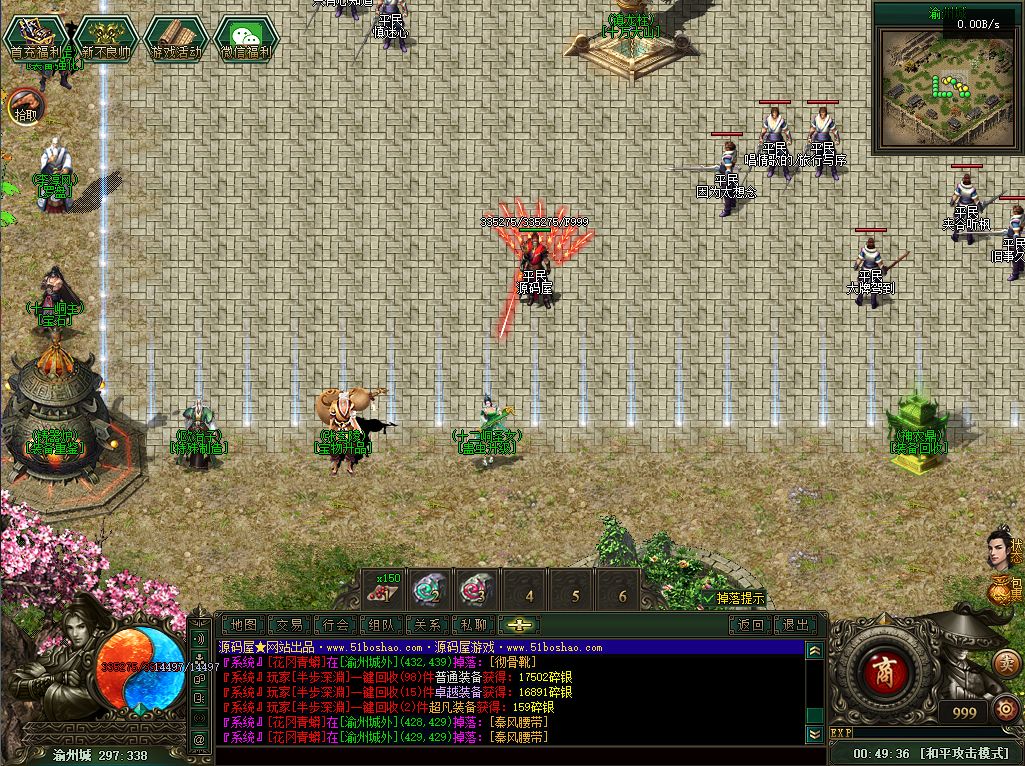
Task: Open the 行会 guild panel
Action: click(336, 625)
